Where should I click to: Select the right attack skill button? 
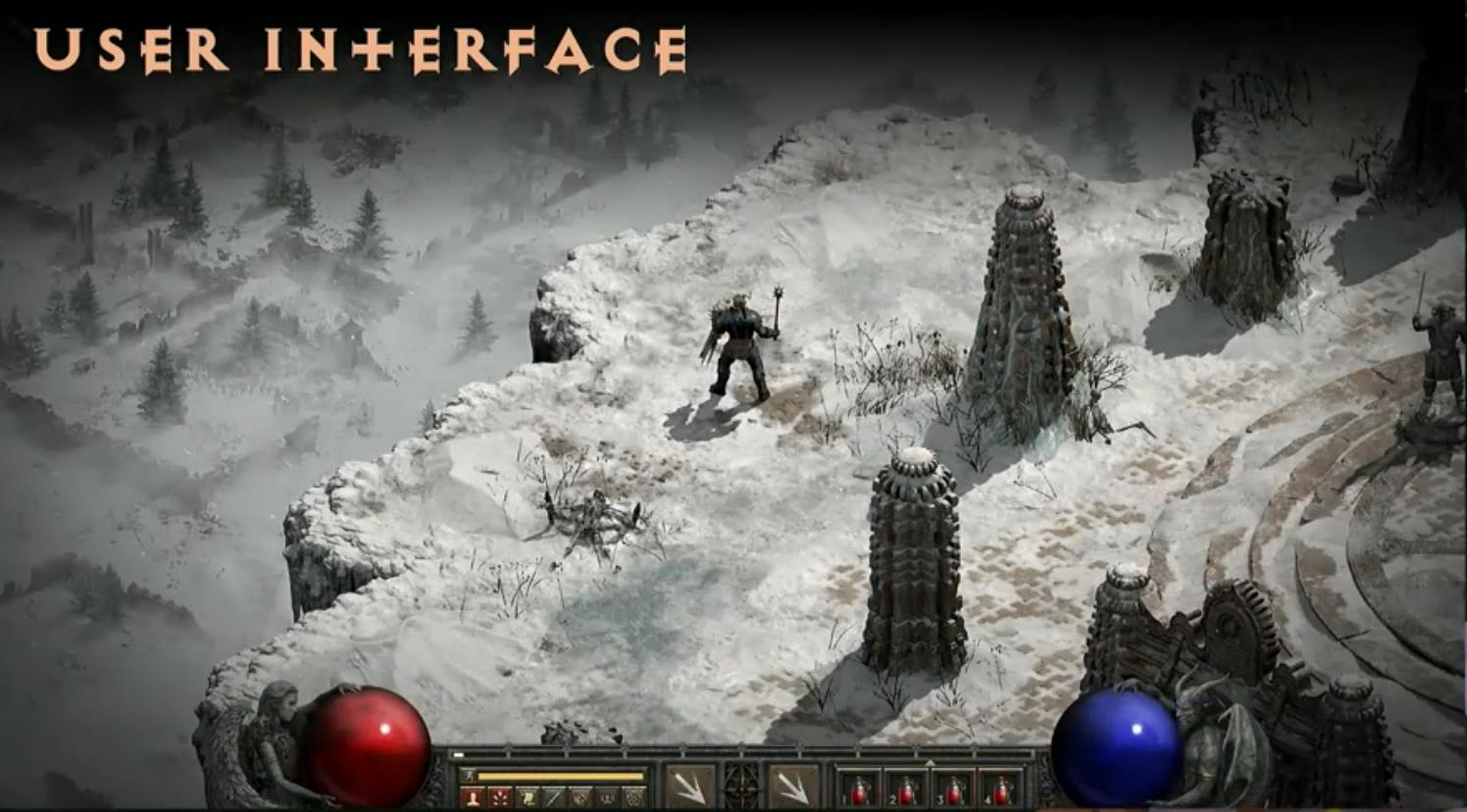[x=793, y=787]
